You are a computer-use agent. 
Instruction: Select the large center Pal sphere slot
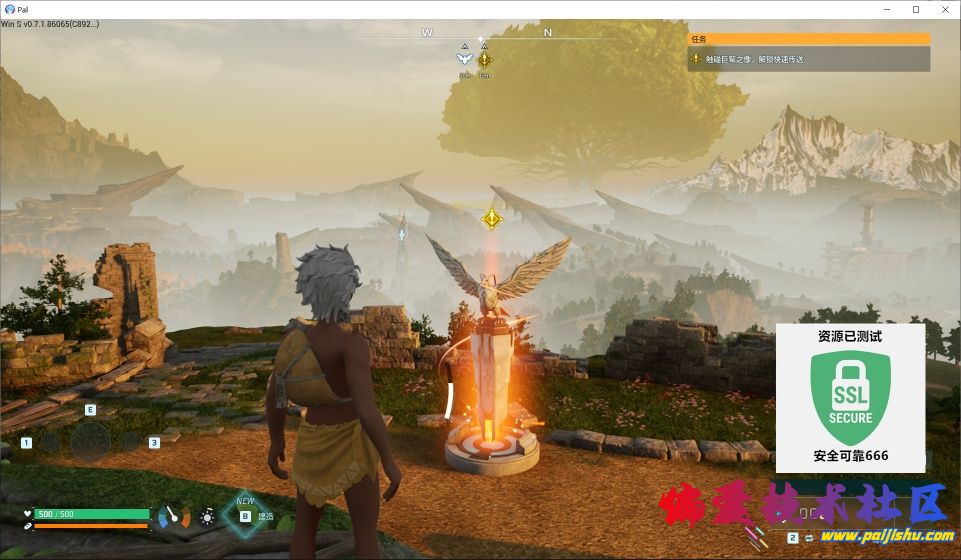point(90,441)
